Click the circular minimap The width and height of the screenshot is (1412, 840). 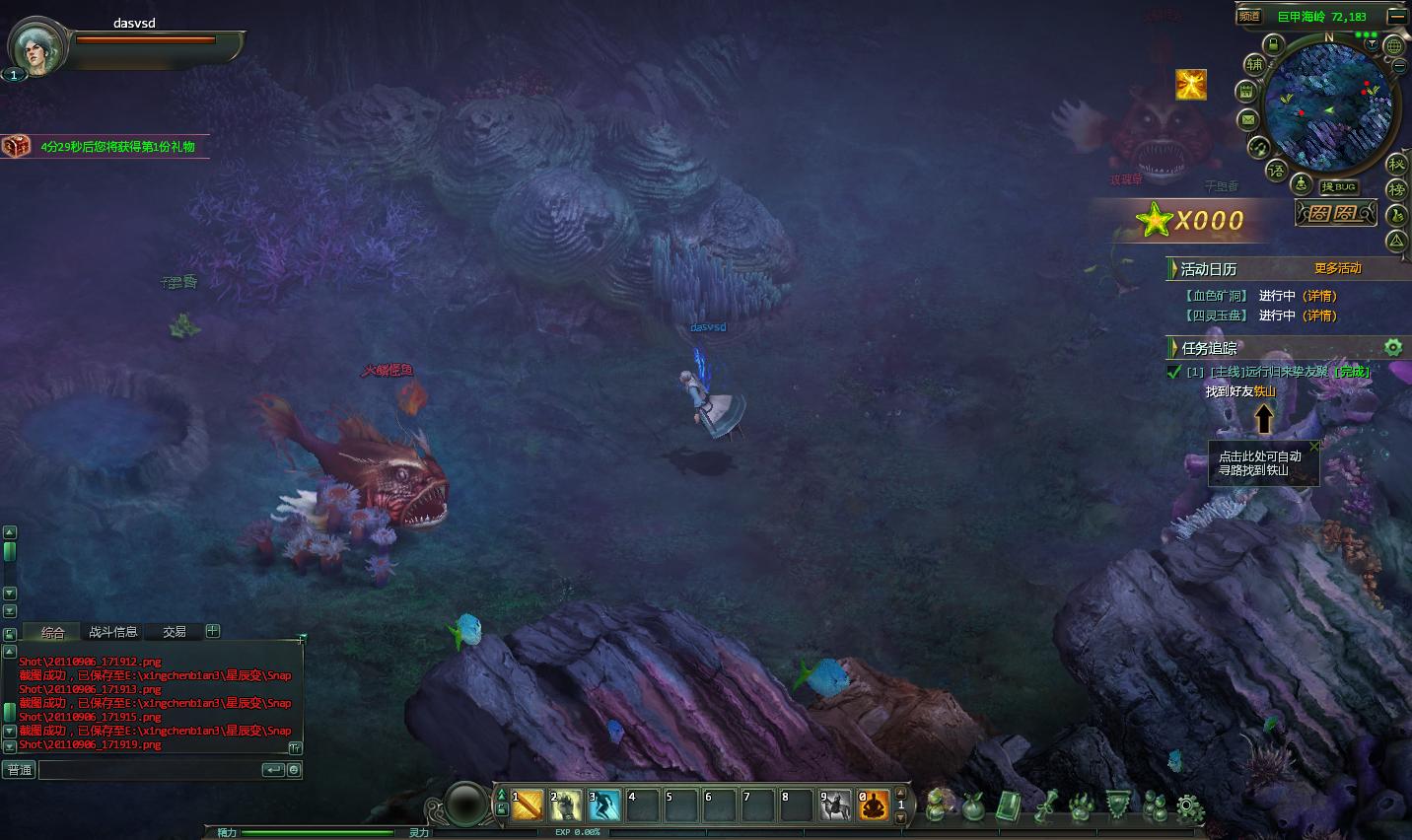[1328, 106]
